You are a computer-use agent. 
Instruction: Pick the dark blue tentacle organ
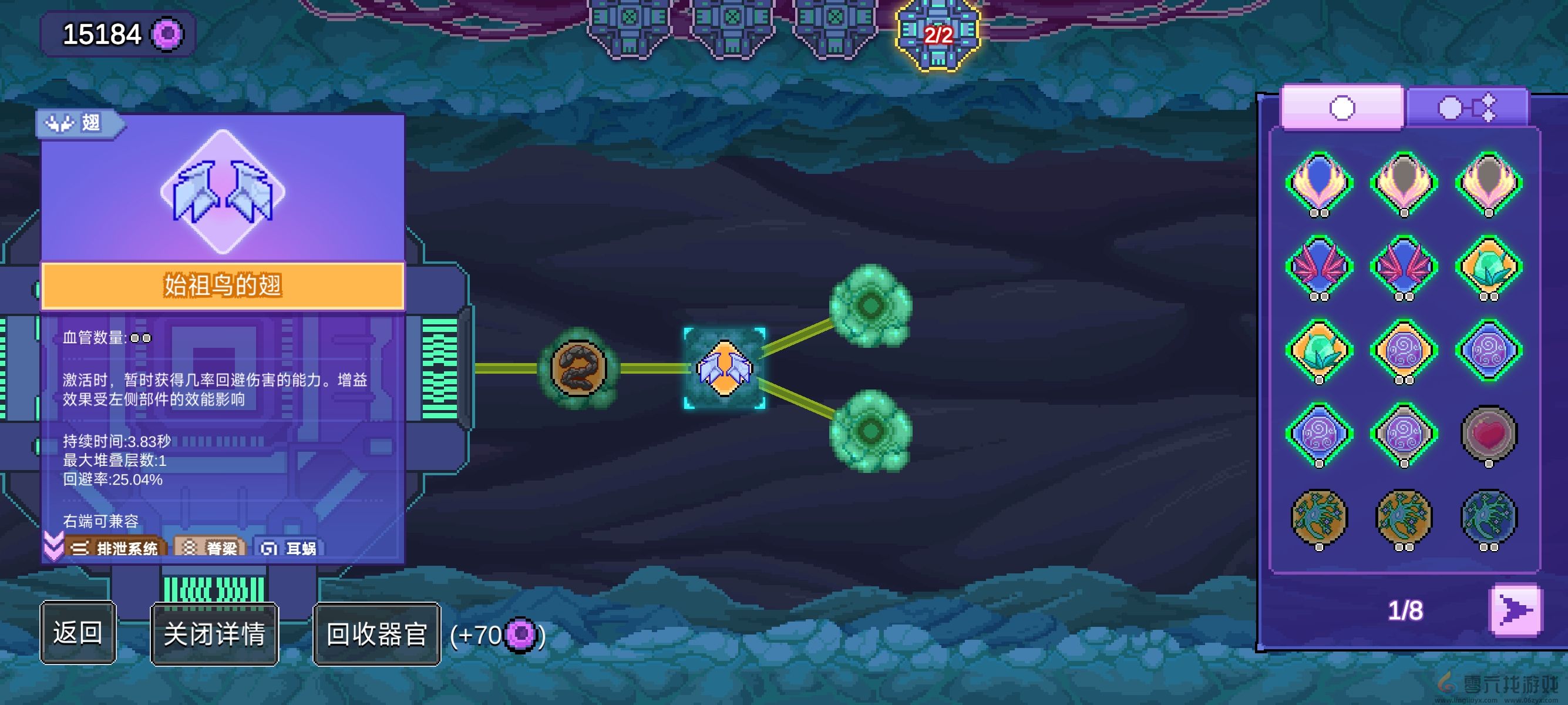pyautogui.click(x=1488, y=518)
